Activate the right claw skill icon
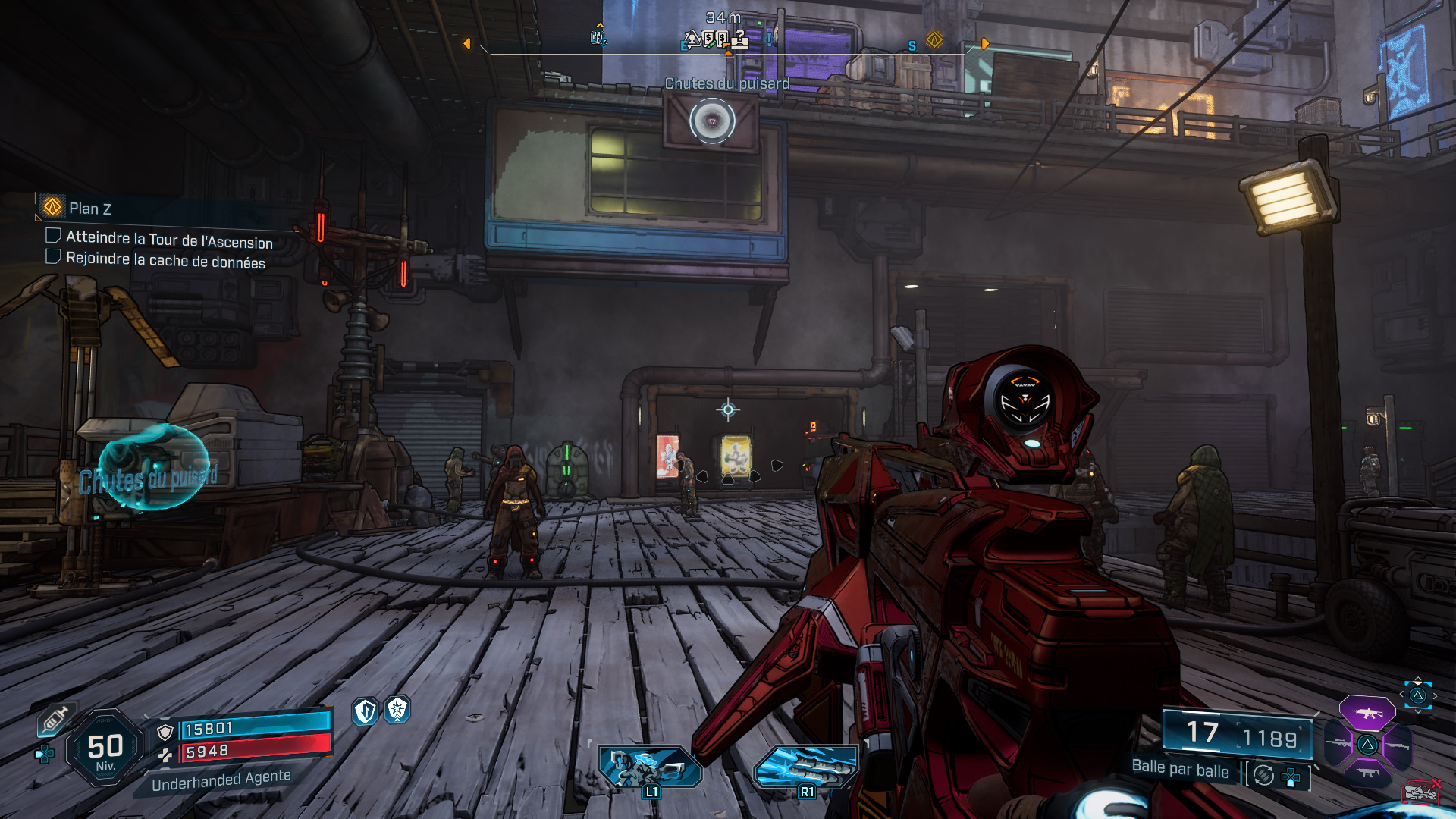 806,767
